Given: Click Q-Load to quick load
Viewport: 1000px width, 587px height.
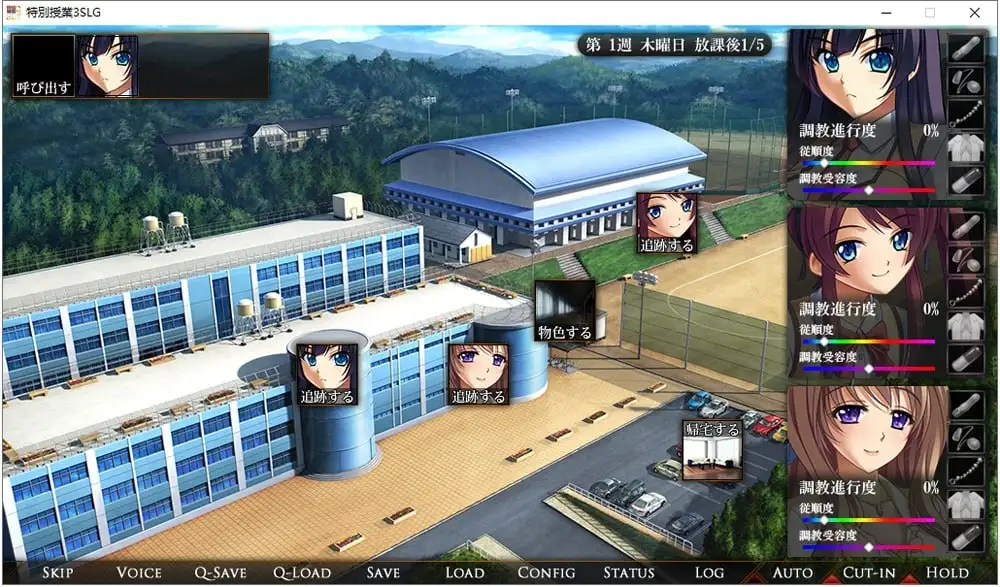Looking at the screenshot, I should pyautogui.click(x=301, y=573).
